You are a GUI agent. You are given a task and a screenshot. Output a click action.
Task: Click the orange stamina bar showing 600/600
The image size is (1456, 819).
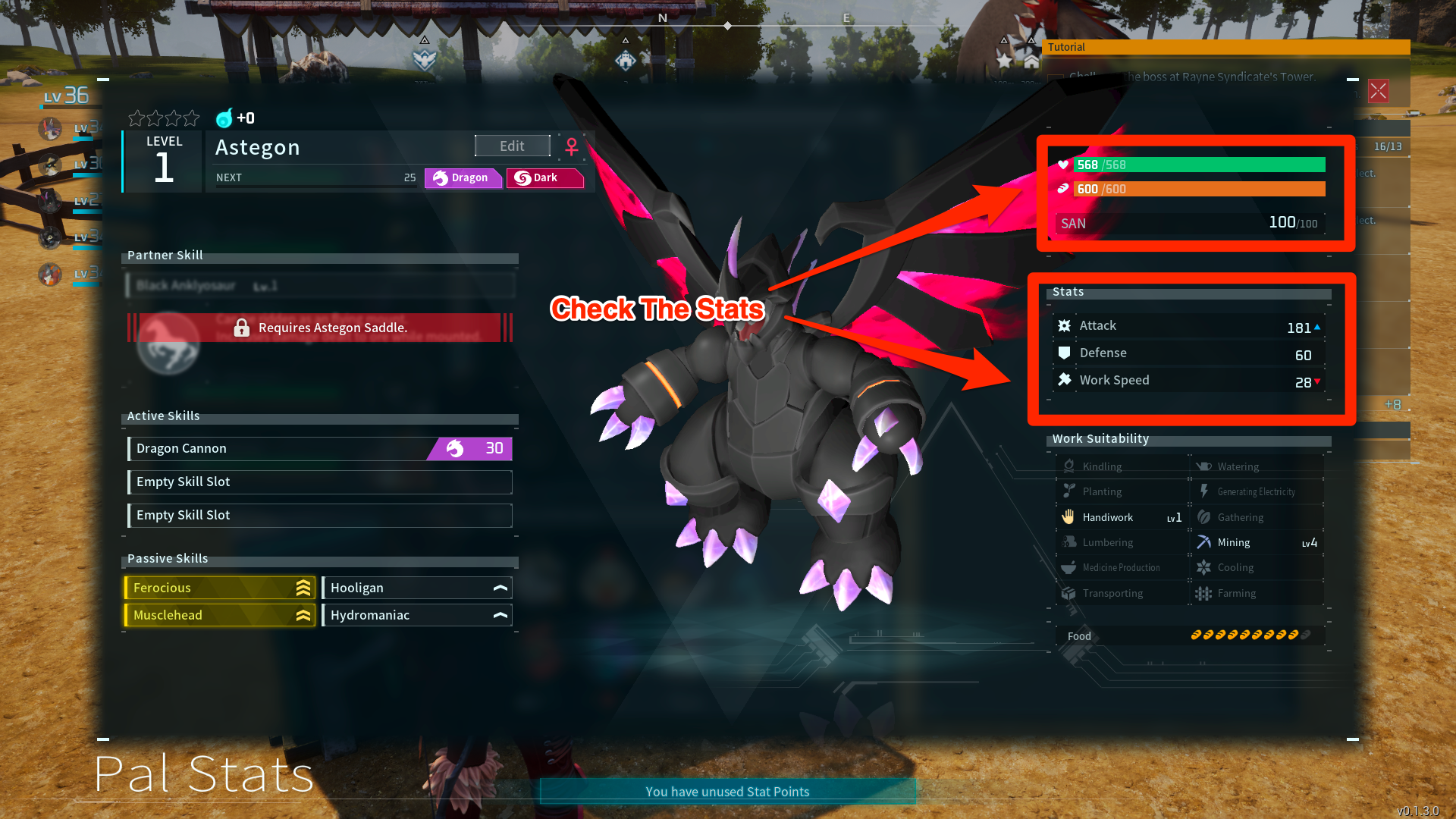point(1198,189)
